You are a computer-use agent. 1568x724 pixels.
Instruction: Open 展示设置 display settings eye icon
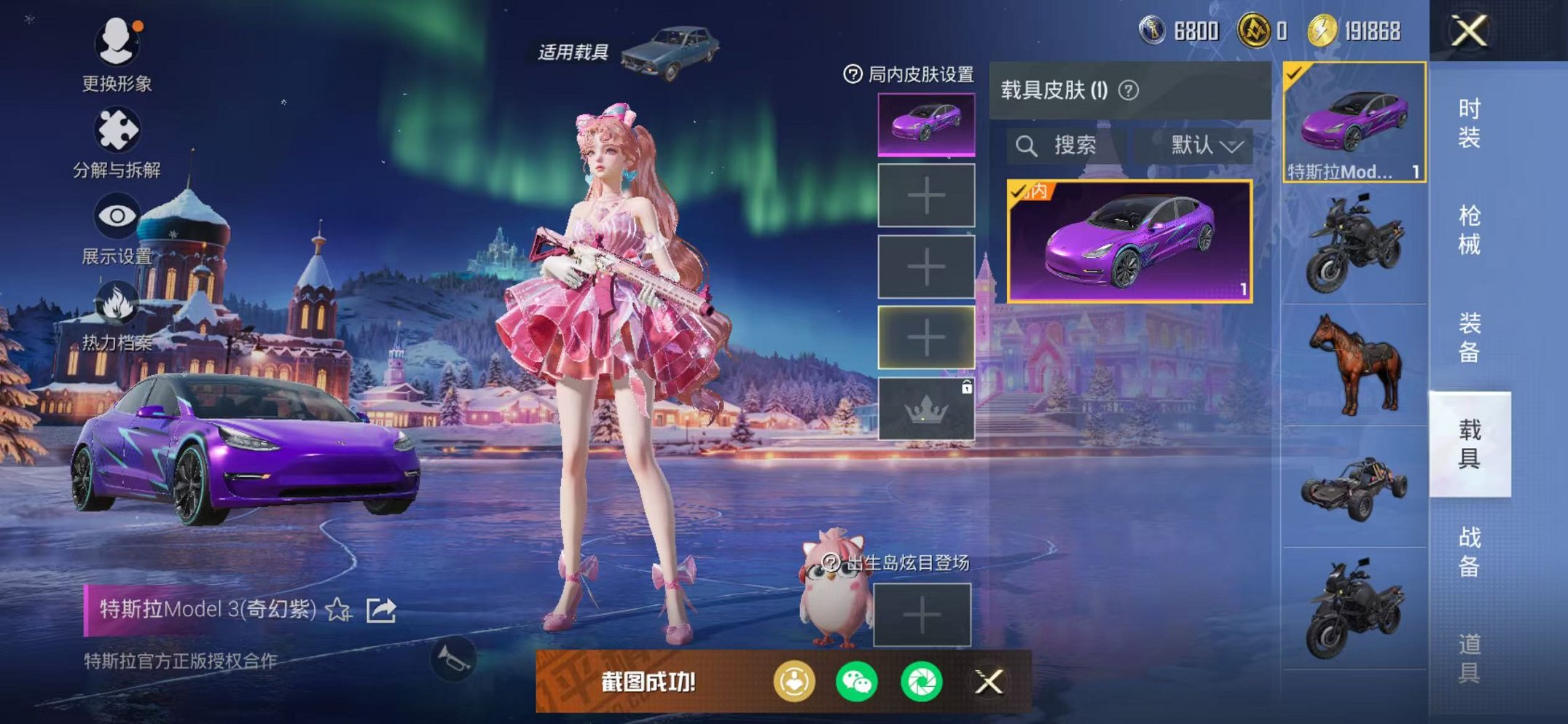117,215
